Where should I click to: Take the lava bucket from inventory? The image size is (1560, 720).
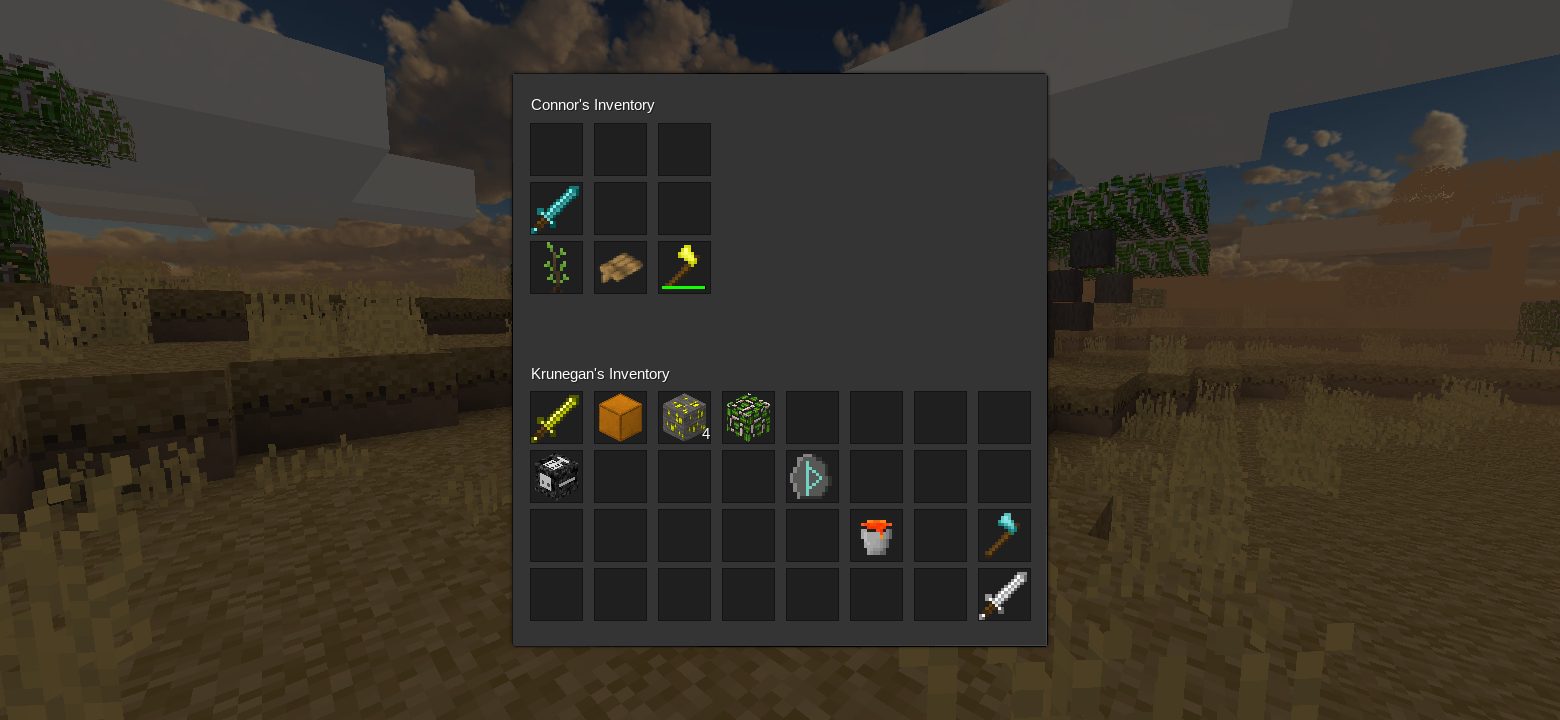(x=876, y=535)
